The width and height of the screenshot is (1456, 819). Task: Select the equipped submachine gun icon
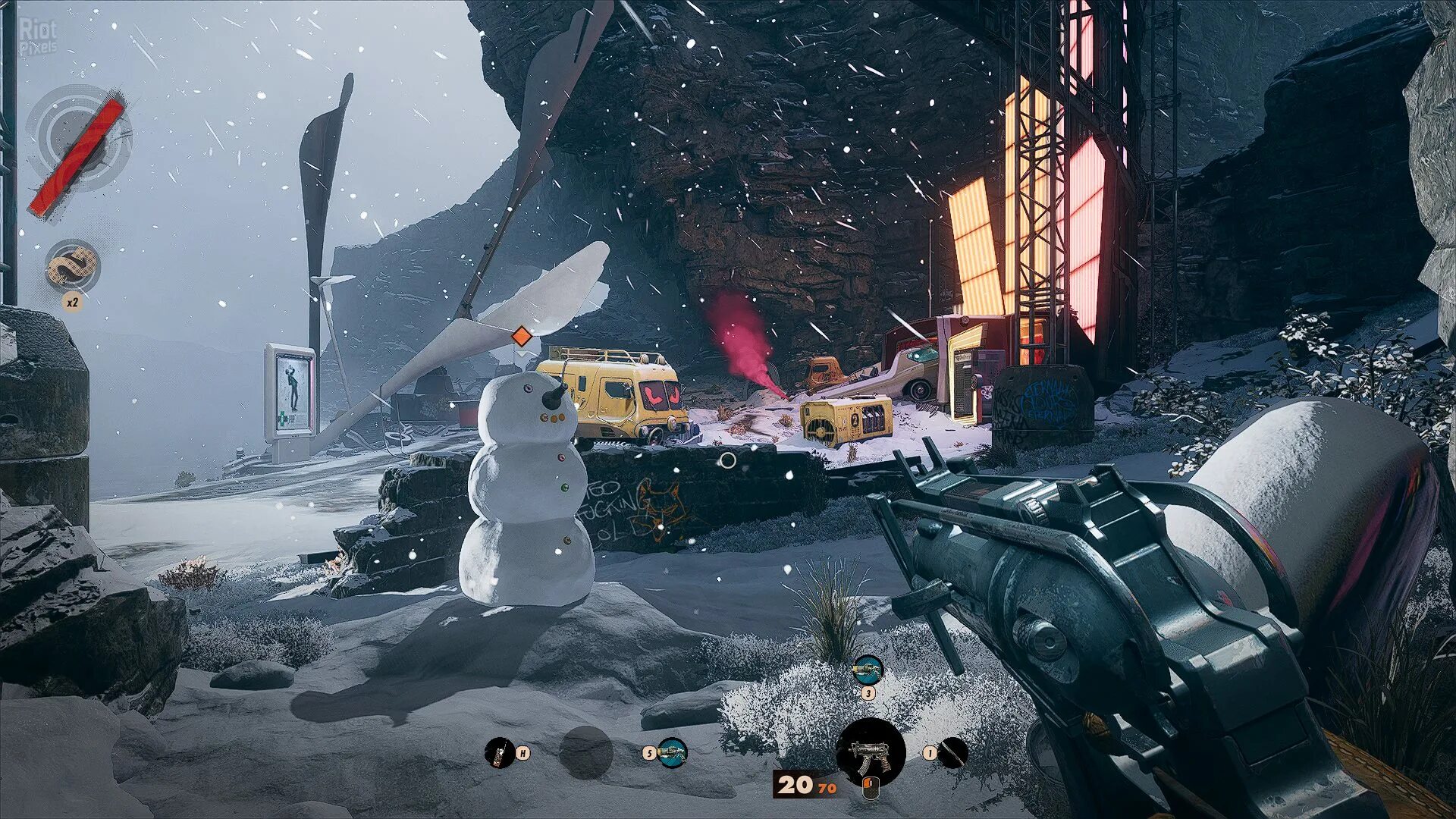tap(870, 751)
